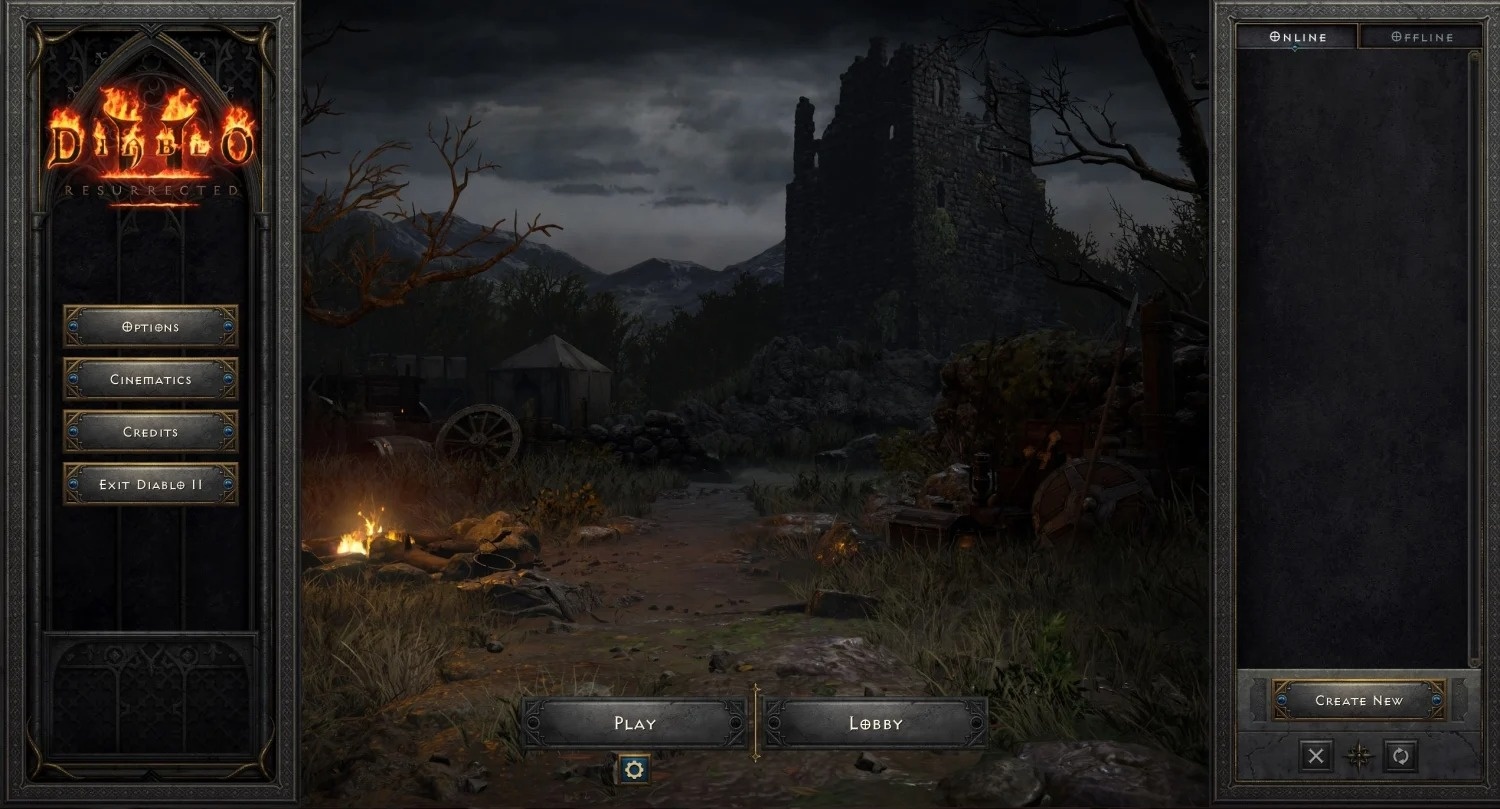View the game Credits

point(151,432)
